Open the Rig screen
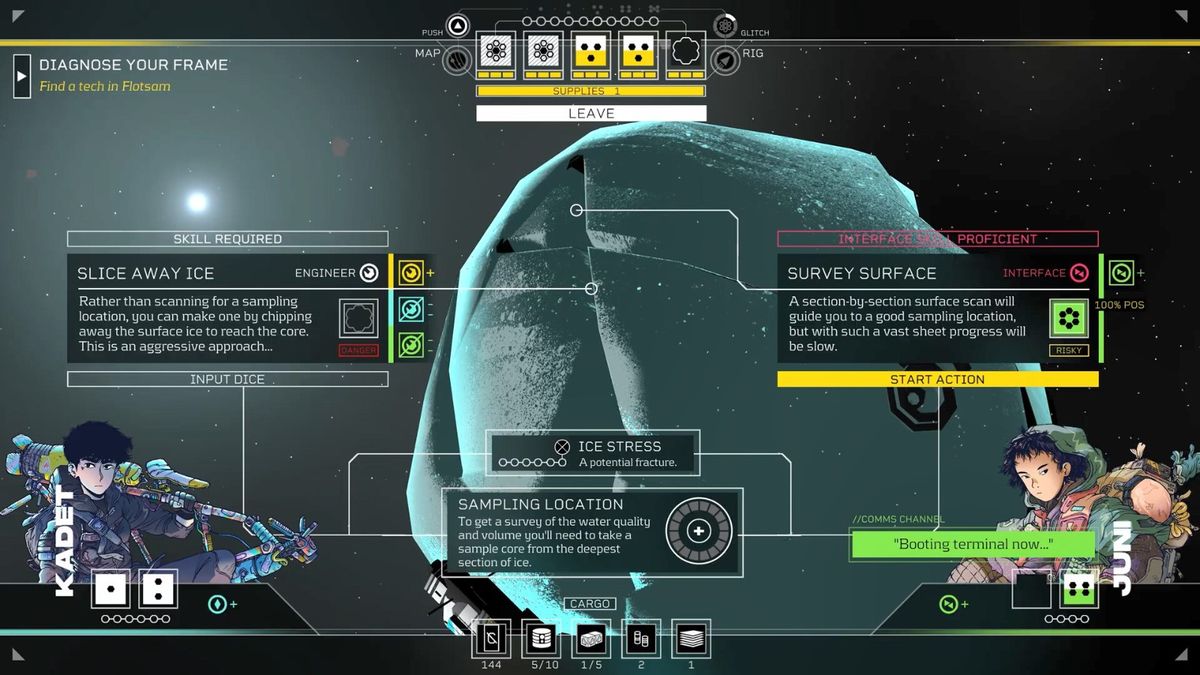Viewport: 1200px width, 675px height. pyautogui.click(x=725, y=60)
